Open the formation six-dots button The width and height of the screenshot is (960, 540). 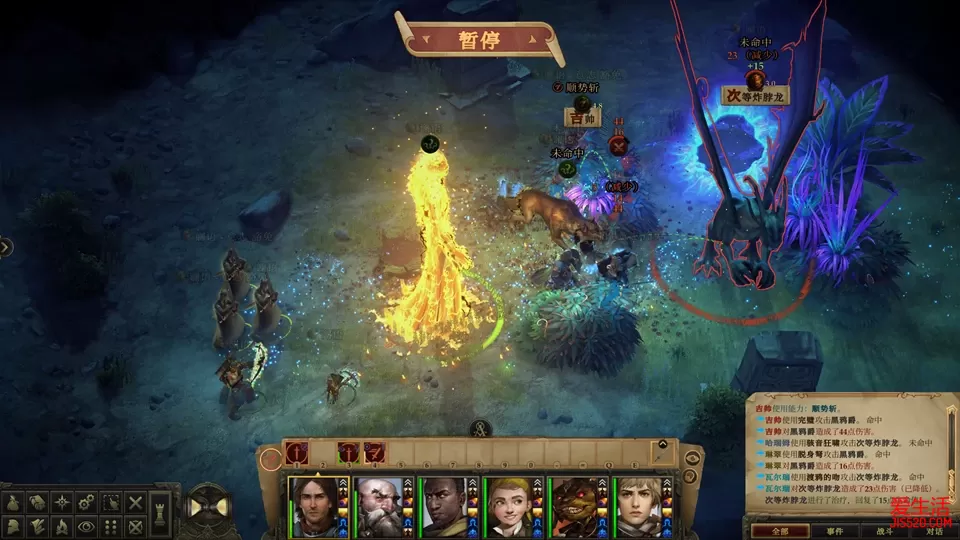[110, 525]
